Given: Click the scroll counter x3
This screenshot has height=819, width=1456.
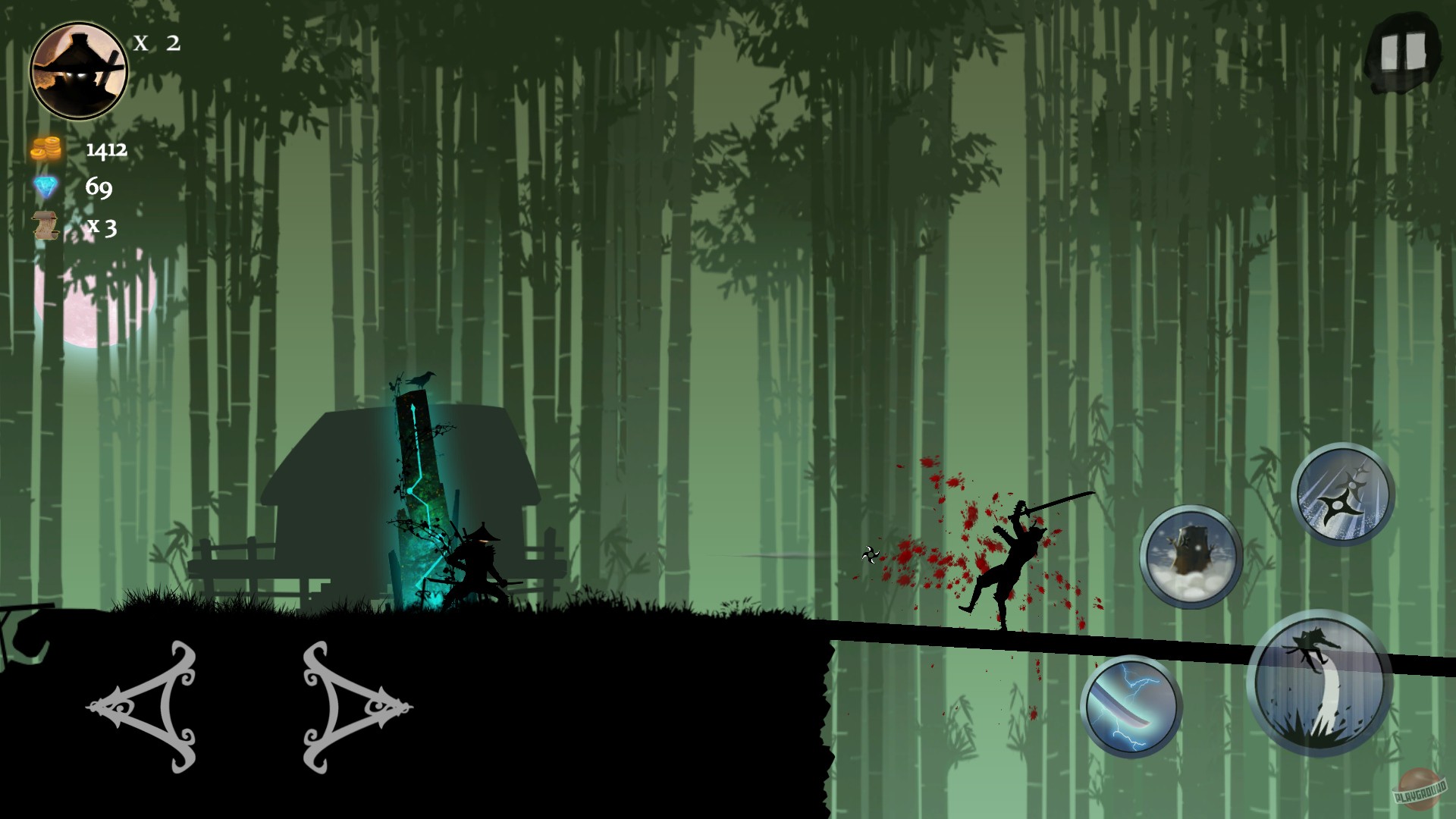Looking at the screenshot, I should click(x=103, y=227).
